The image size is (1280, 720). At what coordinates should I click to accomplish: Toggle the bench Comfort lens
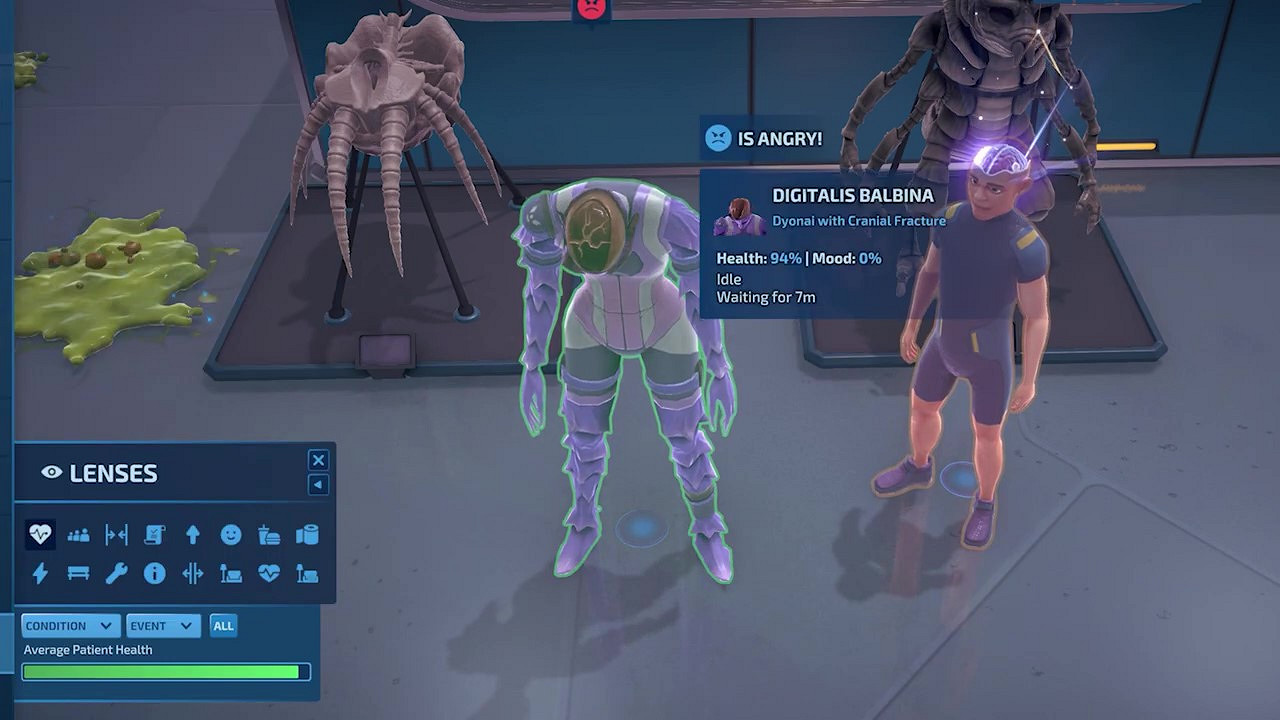[78, 573]
